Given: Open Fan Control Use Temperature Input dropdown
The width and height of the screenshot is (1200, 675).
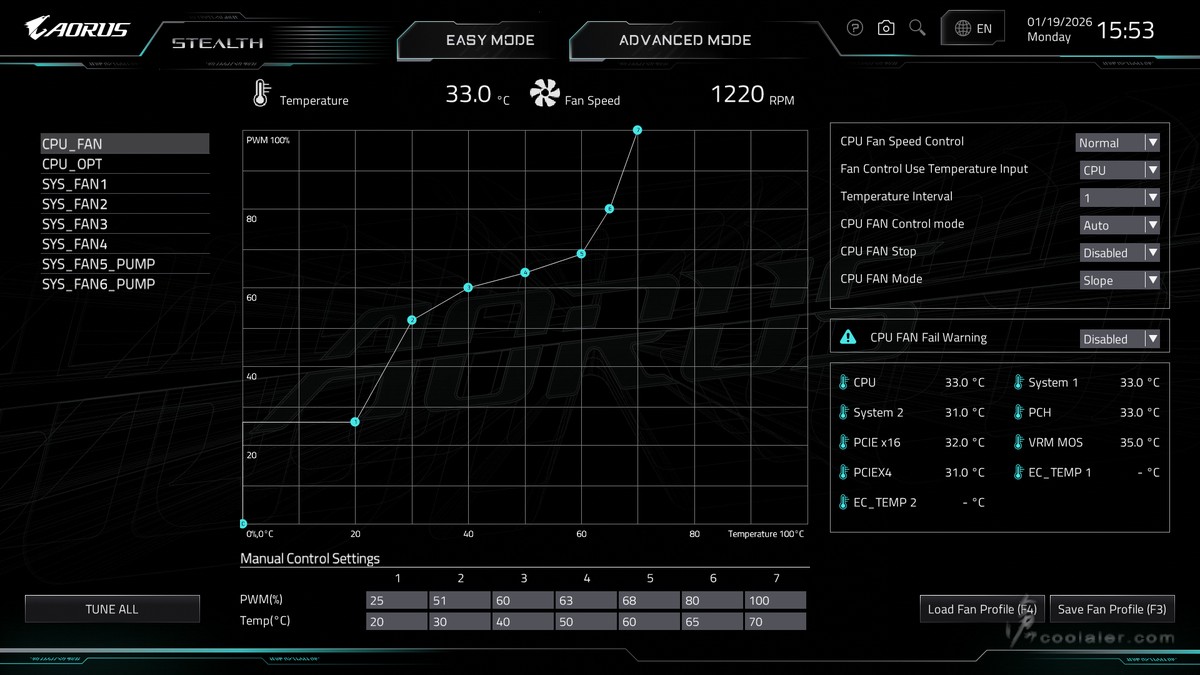Looking at the screenshot, I should [x=1119, y=170].
